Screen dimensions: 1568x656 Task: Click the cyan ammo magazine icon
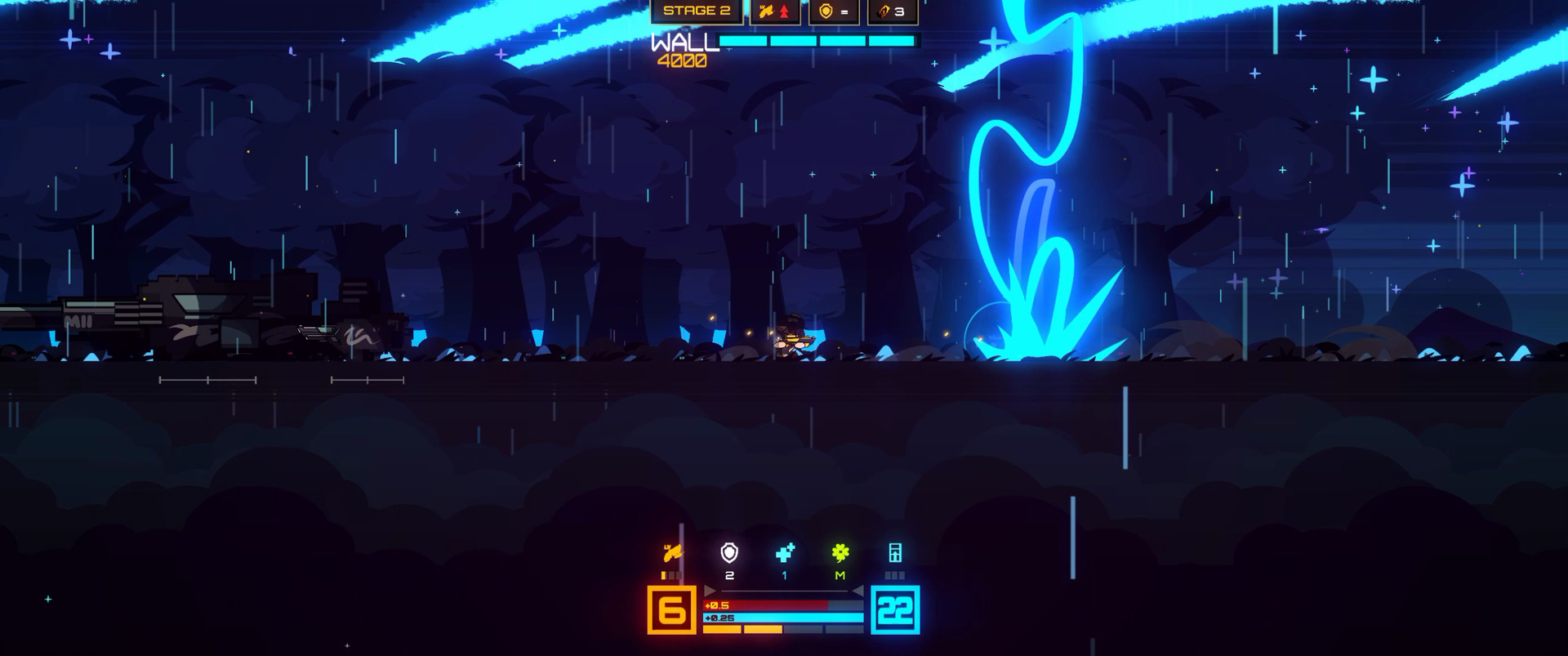click(895, 553)
